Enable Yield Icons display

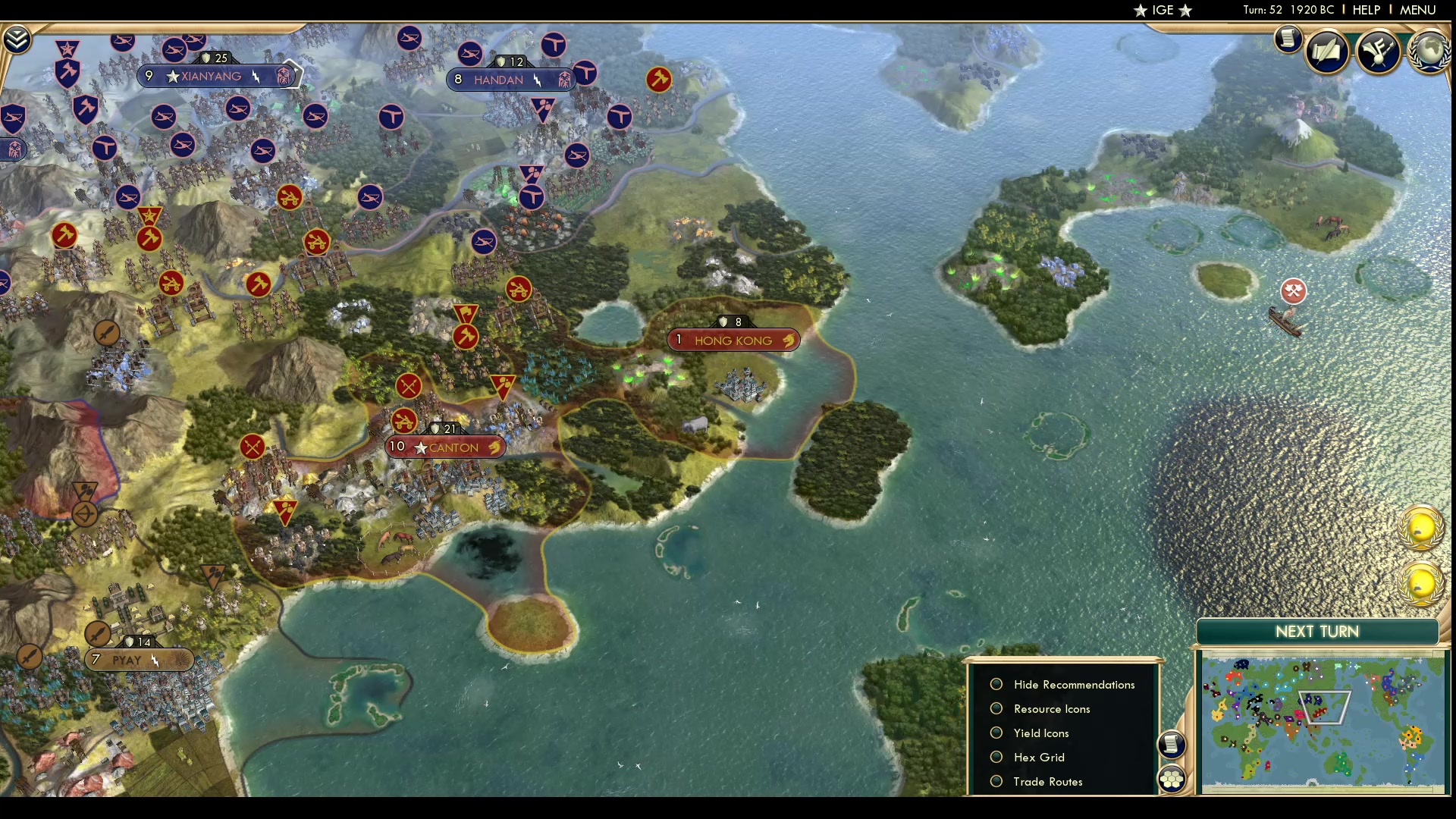pos(996,733)
